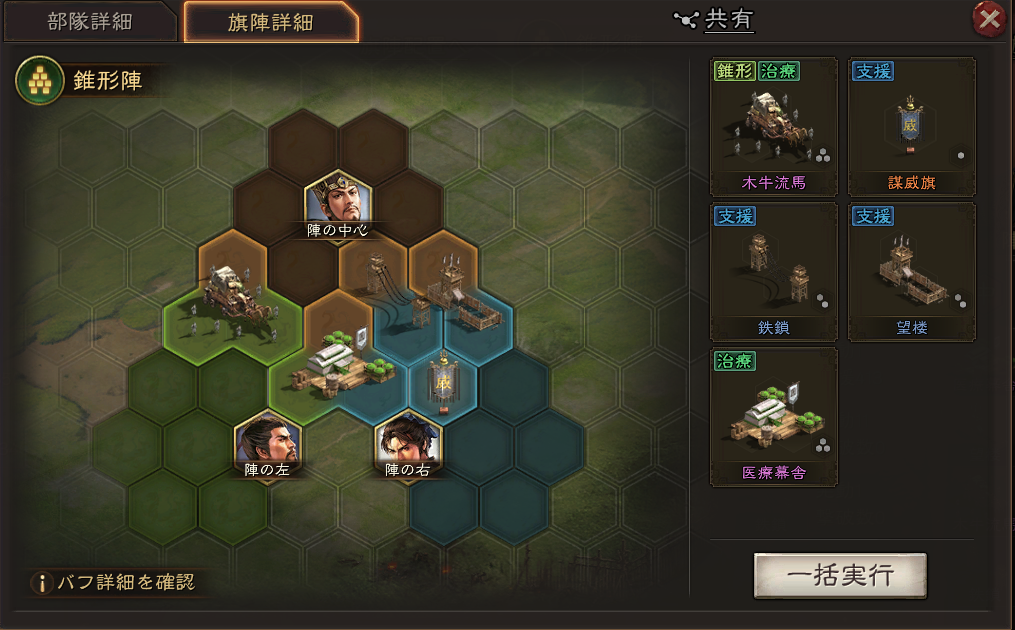Select the 陣の左 general portrait
Viewport: 1015px width, 630px height.
267,441
